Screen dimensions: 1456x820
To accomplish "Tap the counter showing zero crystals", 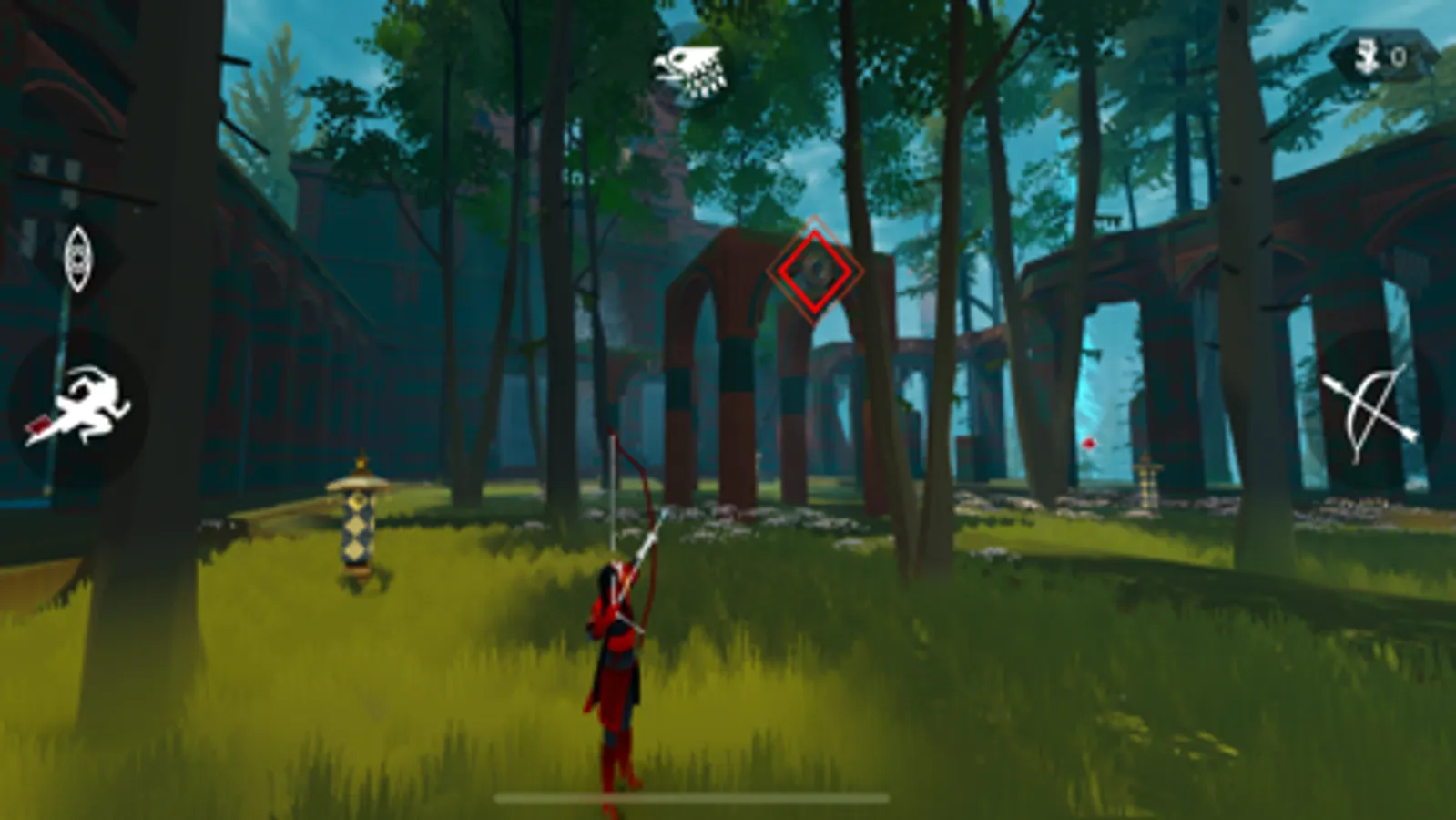I will click(x=1400, y=56).
